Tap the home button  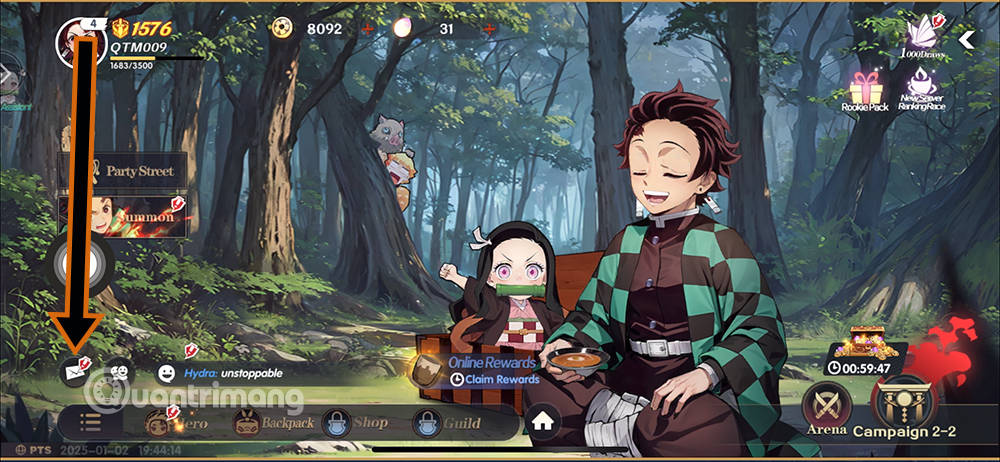click(543, 422)
